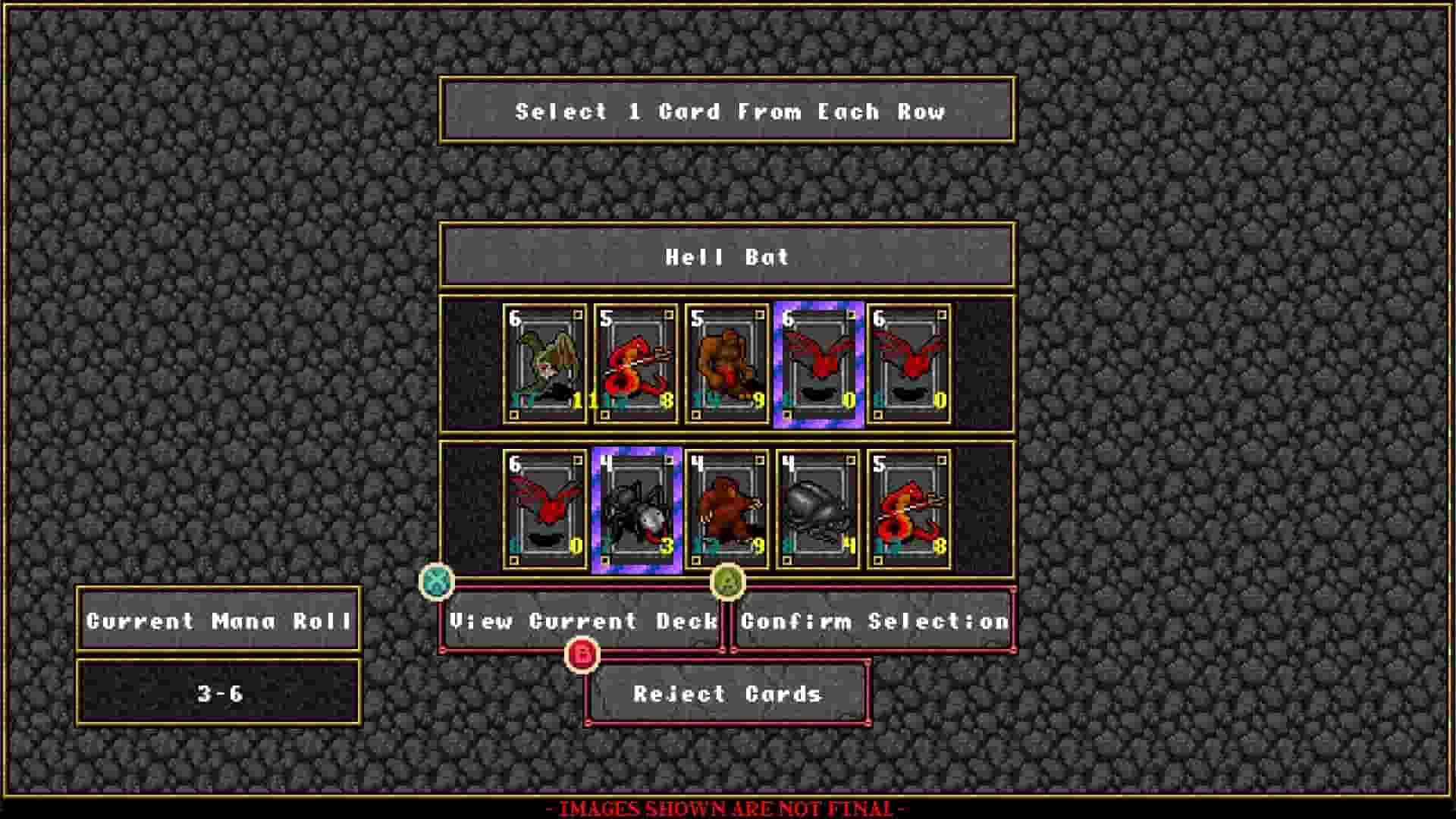Click the Select 1 Card From Each Row header

tap(728, 112)
